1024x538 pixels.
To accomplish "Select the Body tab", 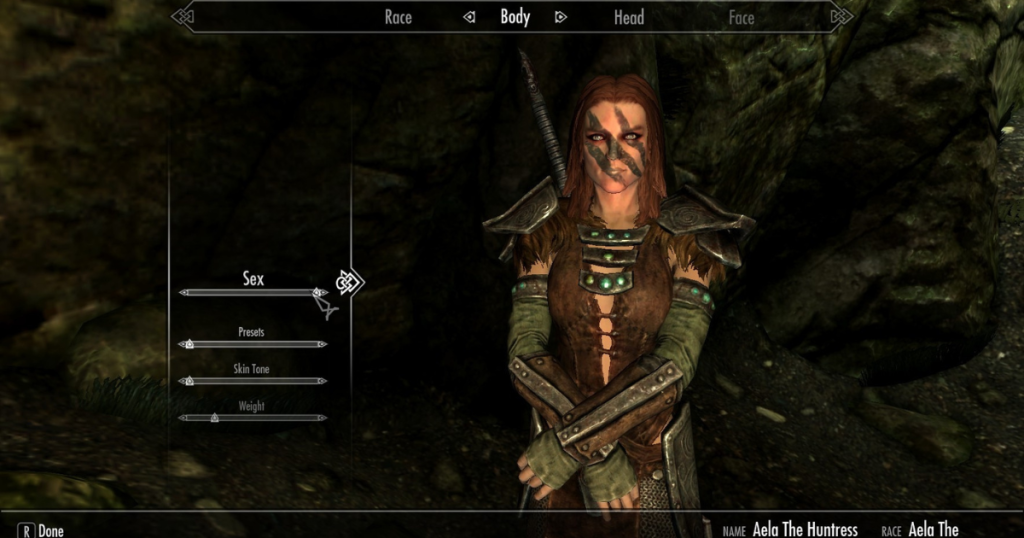I will coord(515,17).
